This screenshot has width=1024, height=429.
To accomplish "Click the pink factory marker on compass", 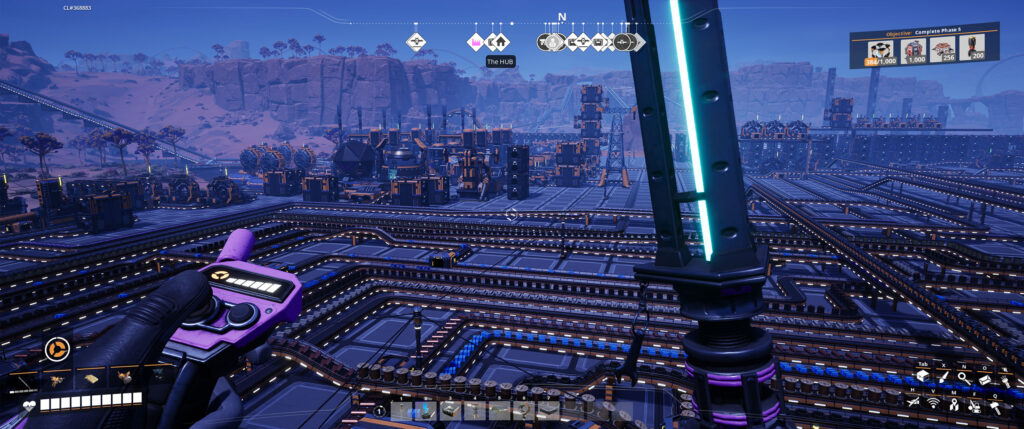I will tap(476, 42).
